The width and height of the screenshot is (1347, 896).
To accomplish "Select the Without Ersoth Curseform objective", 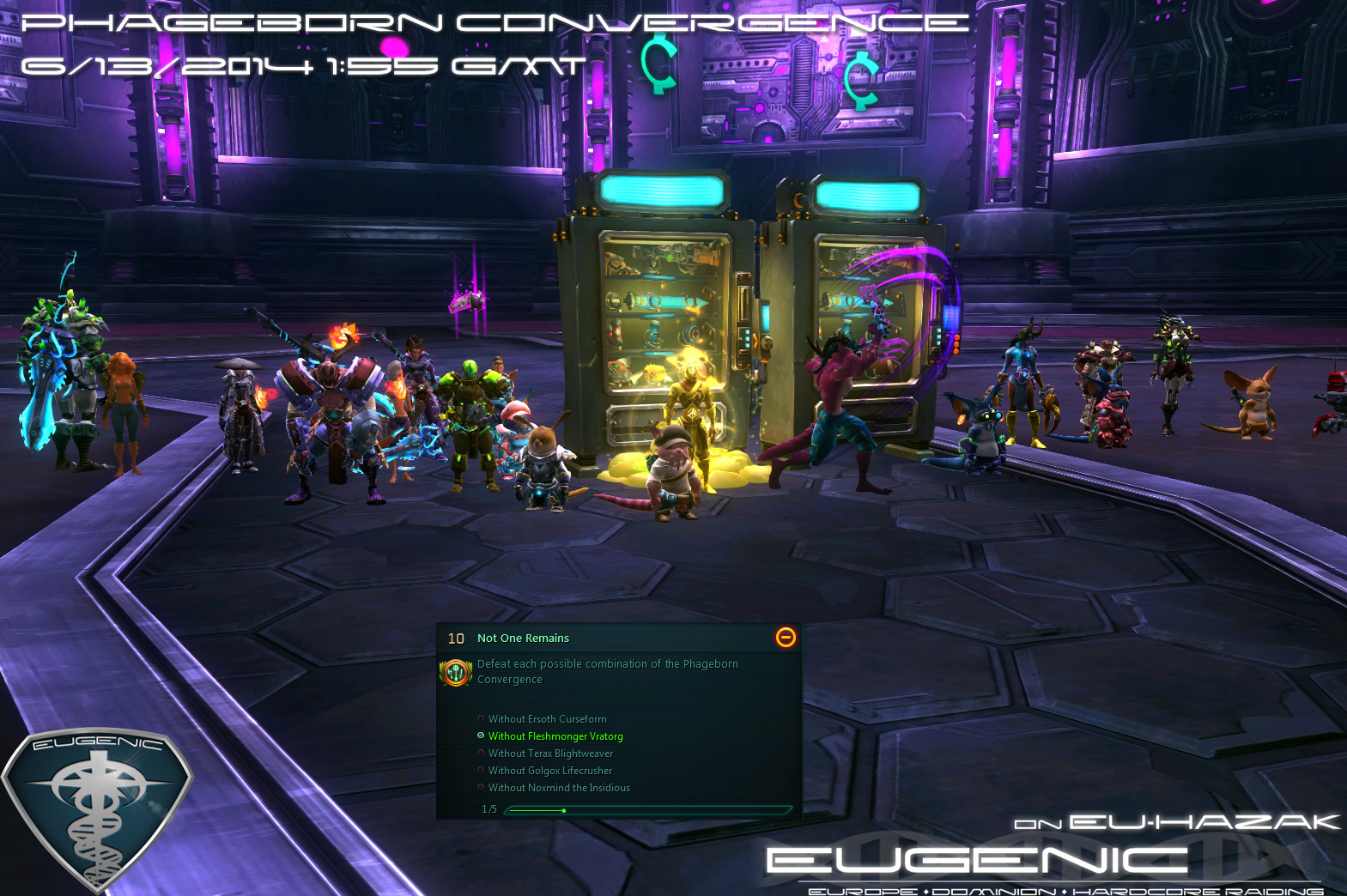I will click(x=547, y=719).
